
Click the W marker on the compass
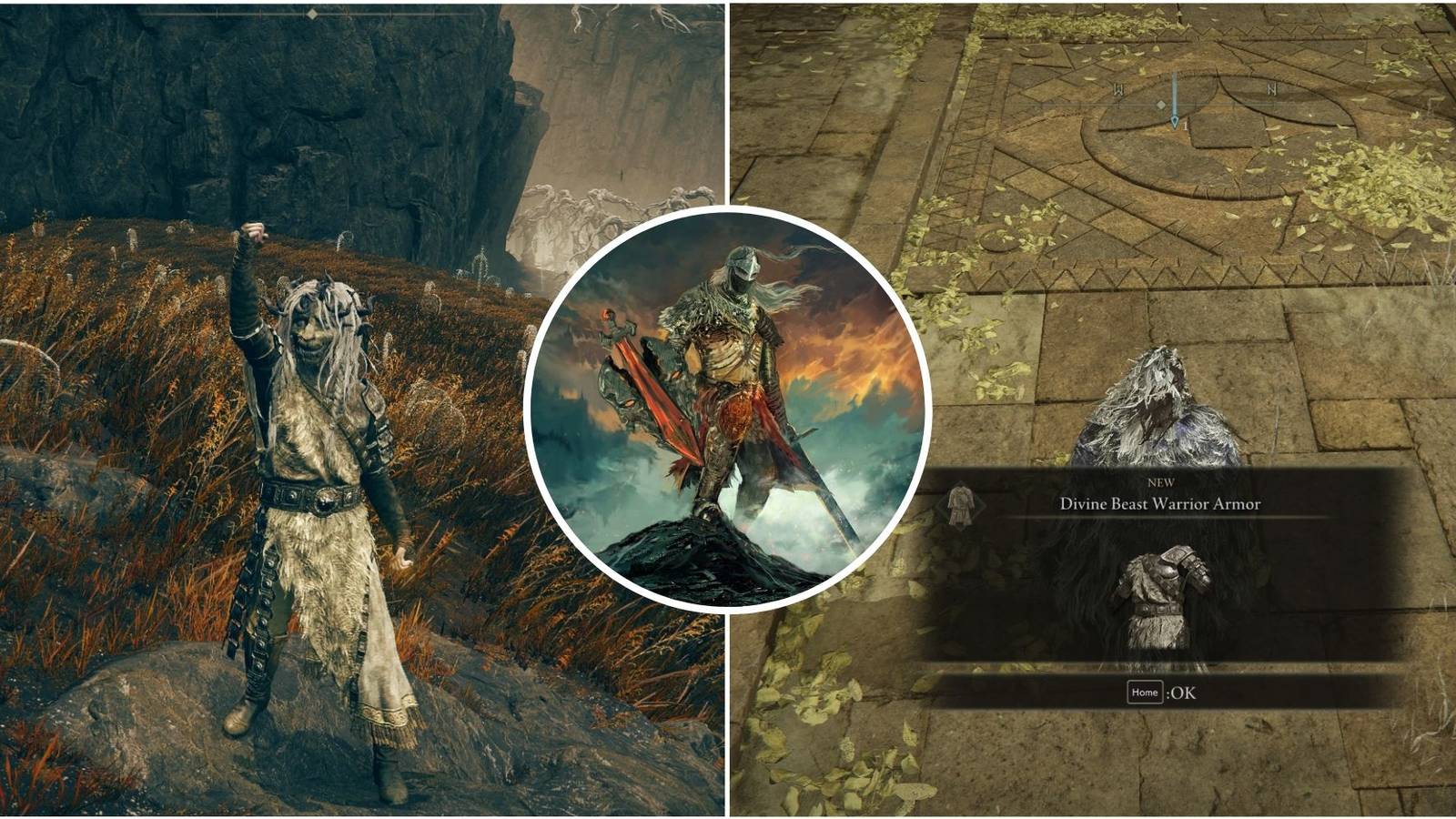[x=1119, y=89]
